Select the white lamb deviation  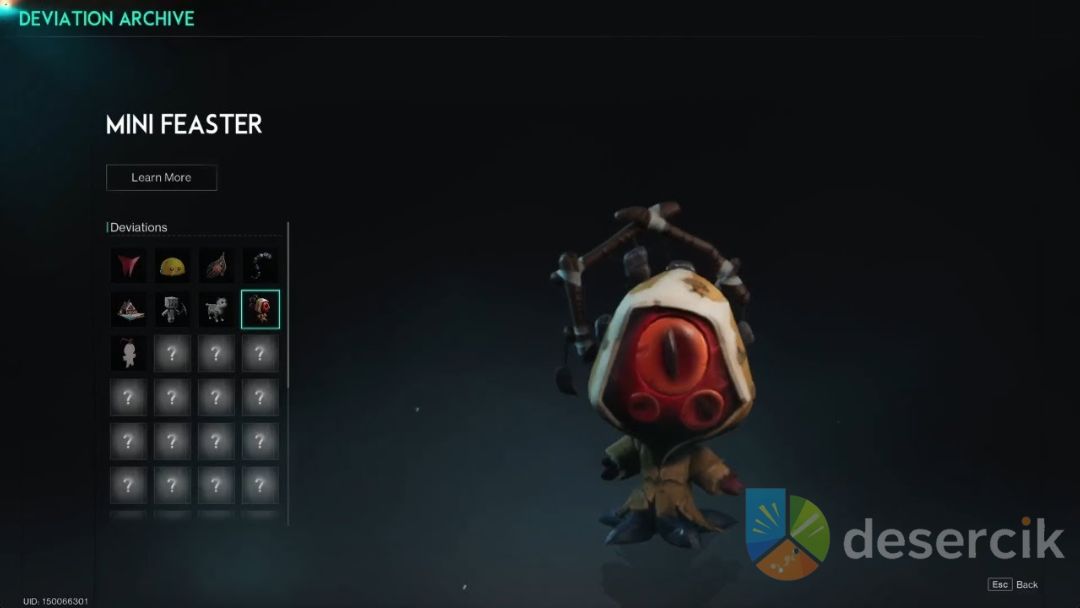pyautogui.click(x=216, y=310)
